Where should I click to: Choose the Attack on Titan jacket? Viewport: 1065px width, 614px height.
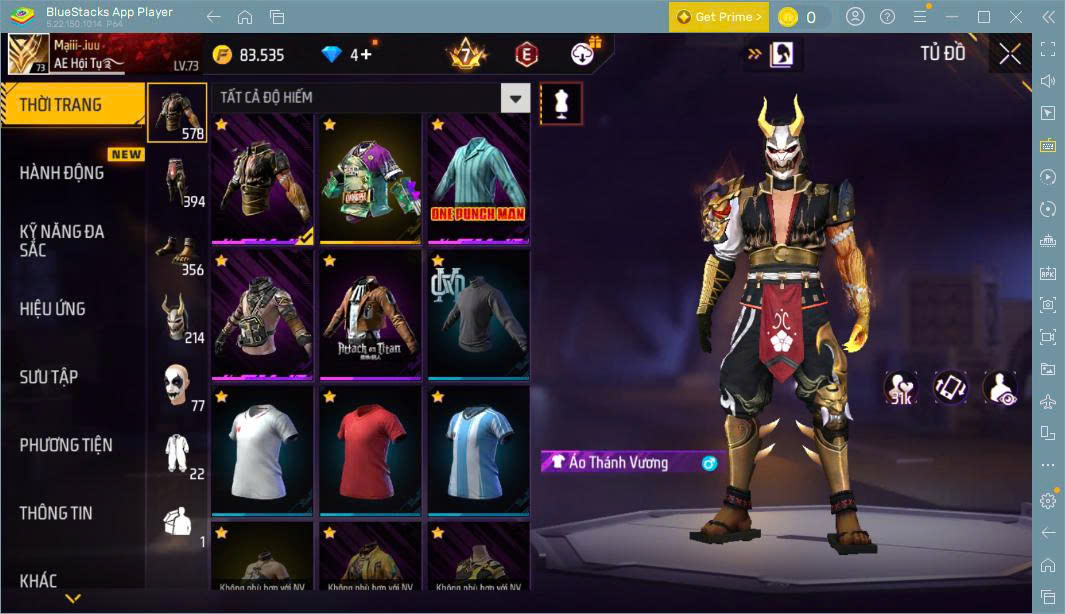coord(370,313)
